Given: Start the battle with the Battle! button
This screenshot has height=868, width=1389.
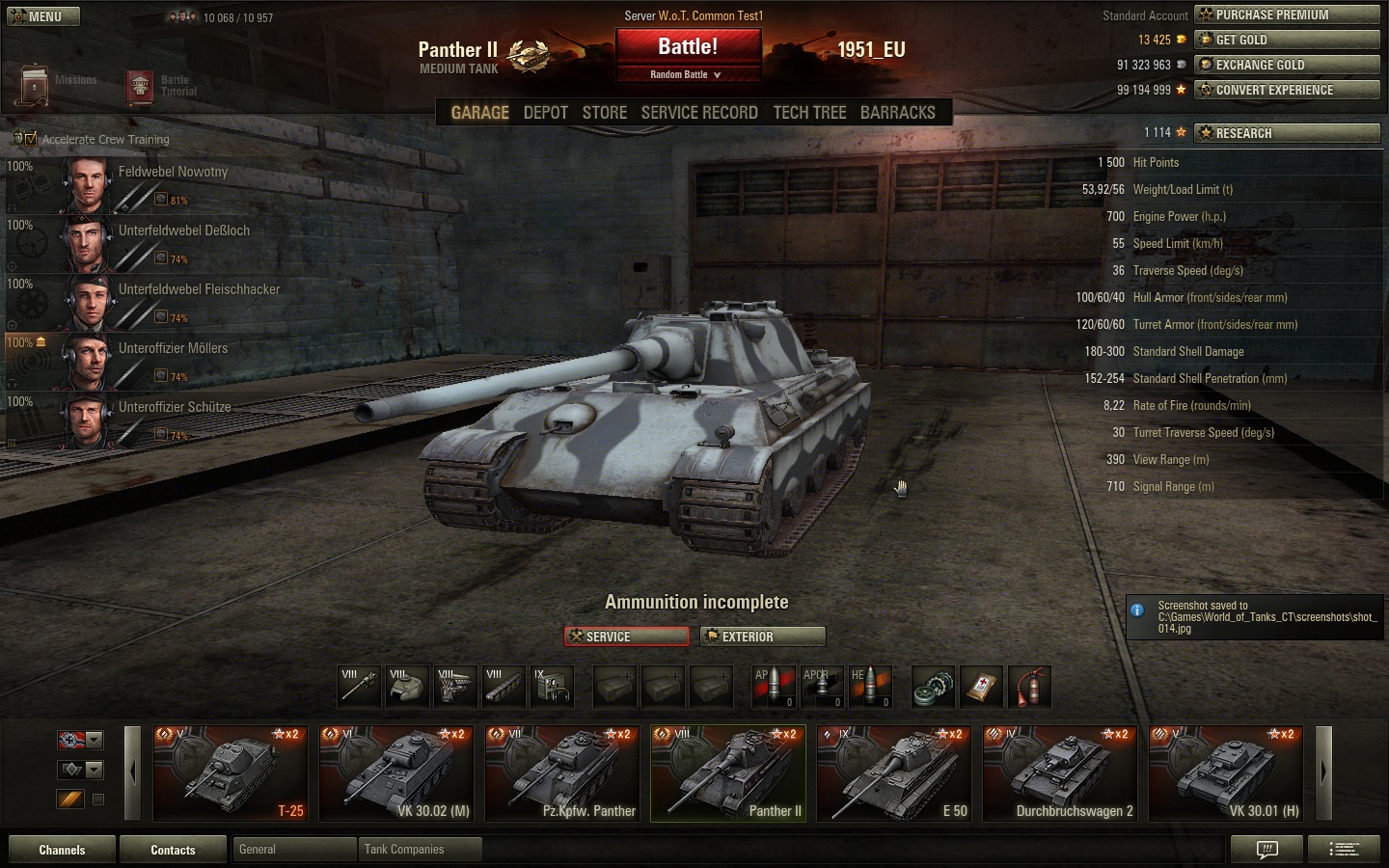Looking at the screenshot, I should coord(688,47).
